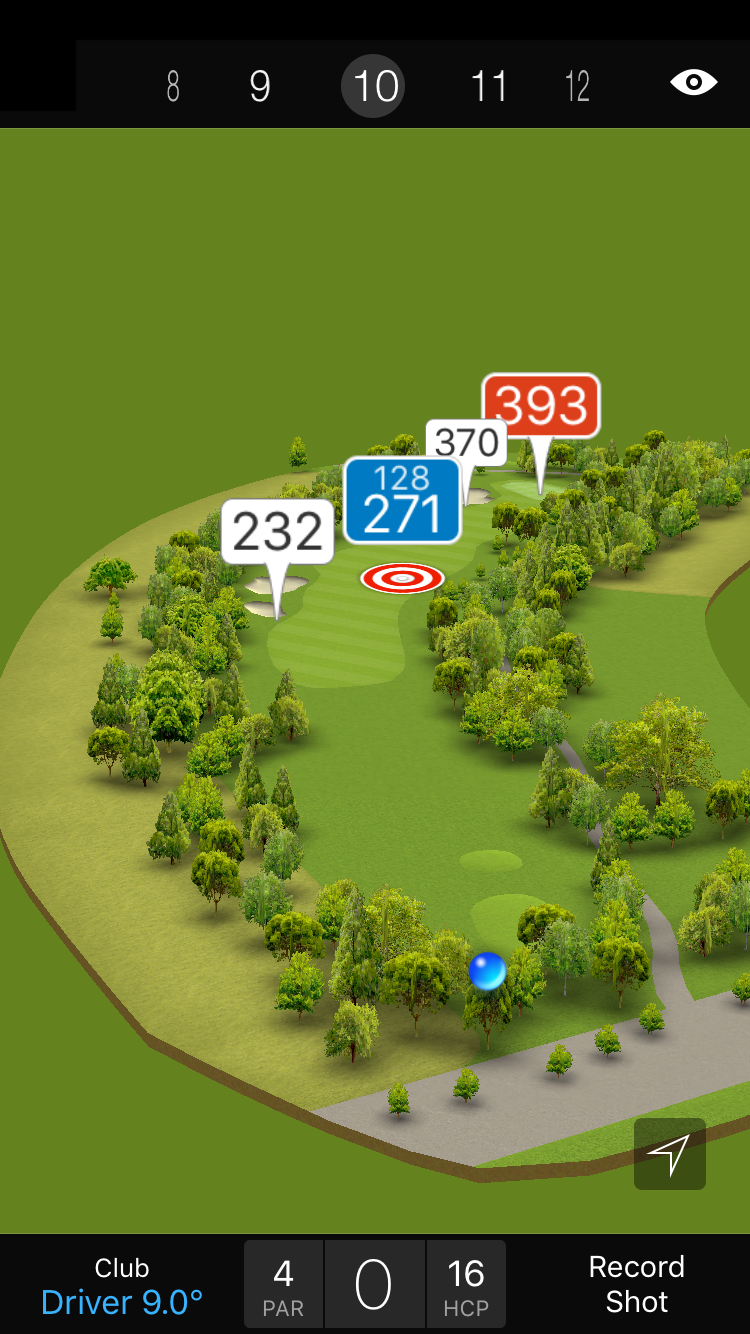This screenshot has height=1334, width=750.
Task: Tap Record Shot
Action: tap(636, 1285)
